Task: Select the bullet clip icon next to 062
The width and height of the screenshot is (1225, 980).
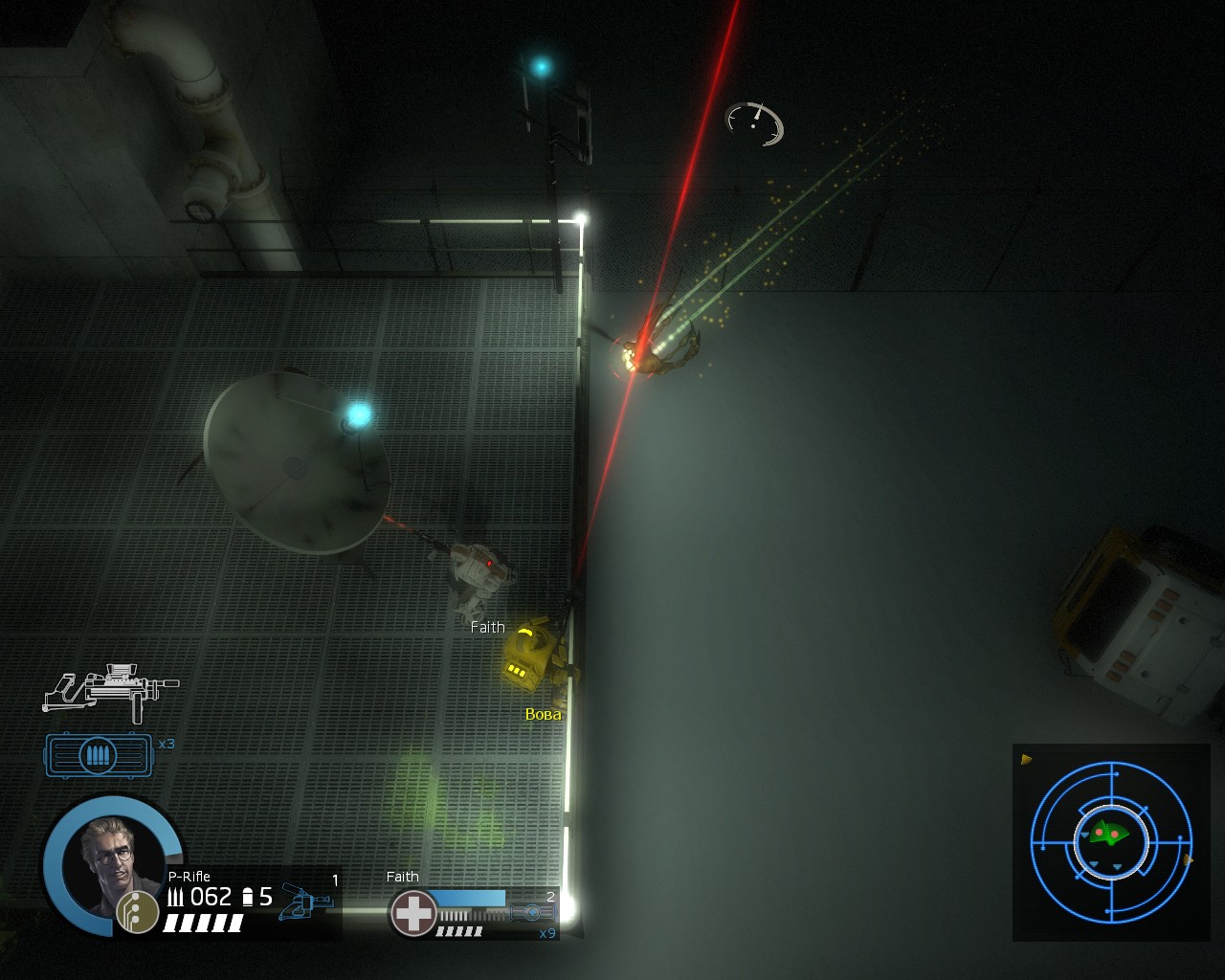Action: [x=247, y=898]
